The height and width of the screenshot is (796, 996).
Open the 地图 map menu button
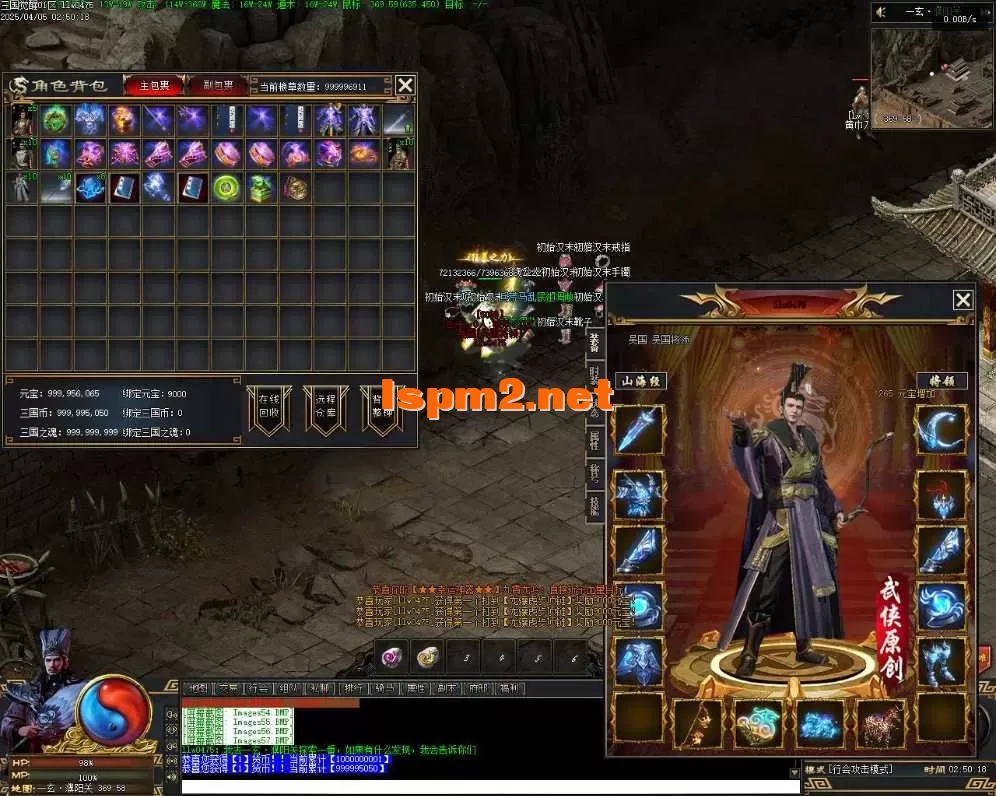(x=199, y=688)
